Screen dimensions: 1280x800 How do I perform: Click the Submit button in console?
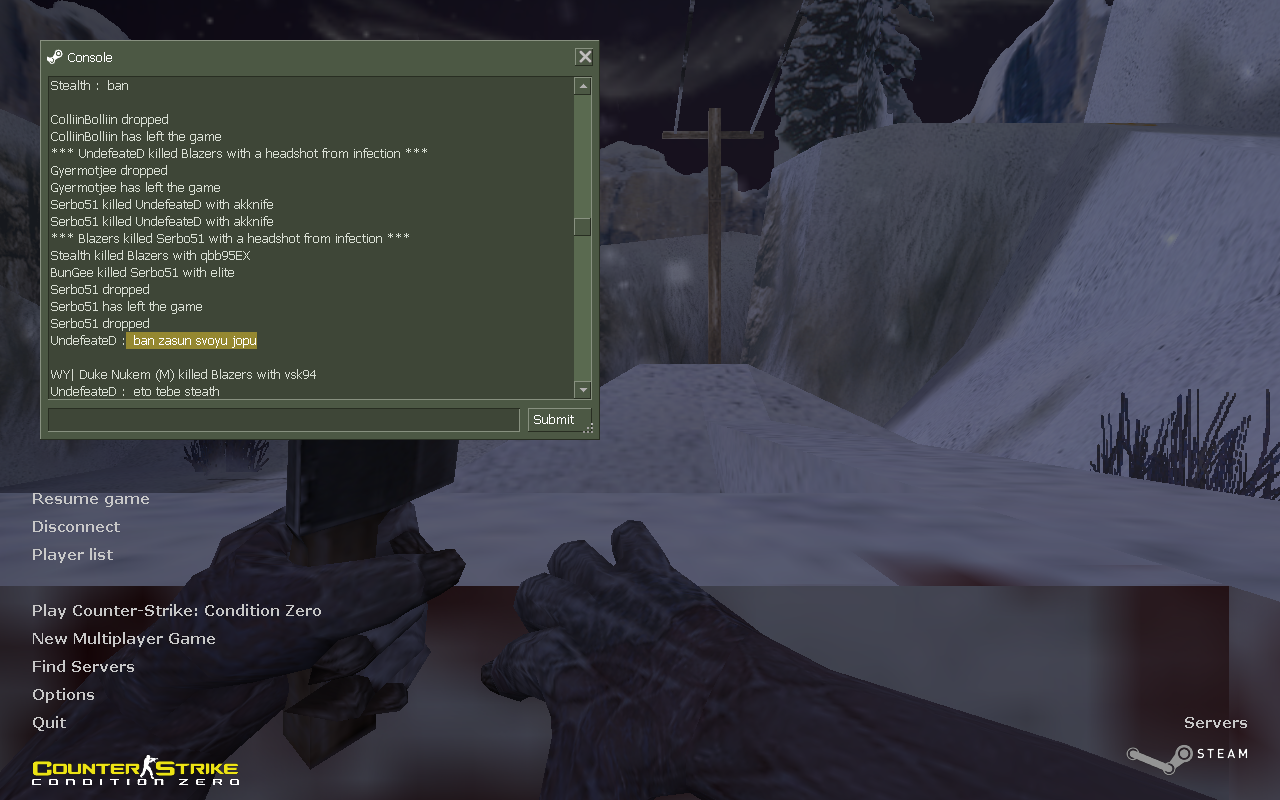pos(554,420)
